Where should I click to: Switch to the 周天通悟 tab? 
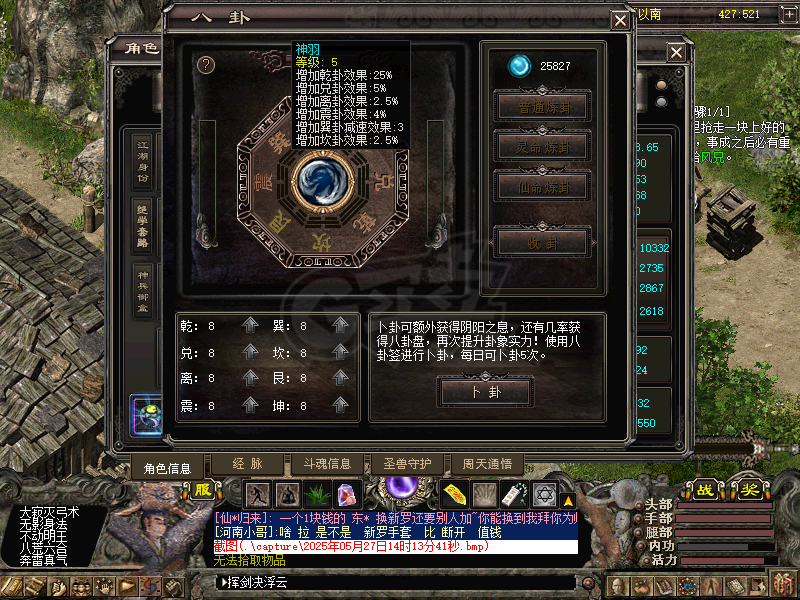[487, 464]
